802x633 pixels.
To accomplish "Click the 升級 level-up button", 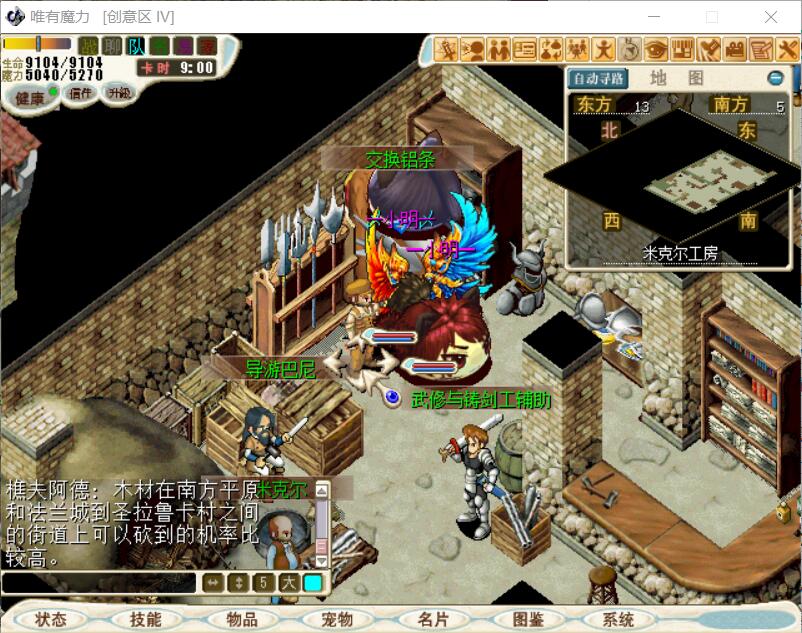I will [x=120, y=93].
